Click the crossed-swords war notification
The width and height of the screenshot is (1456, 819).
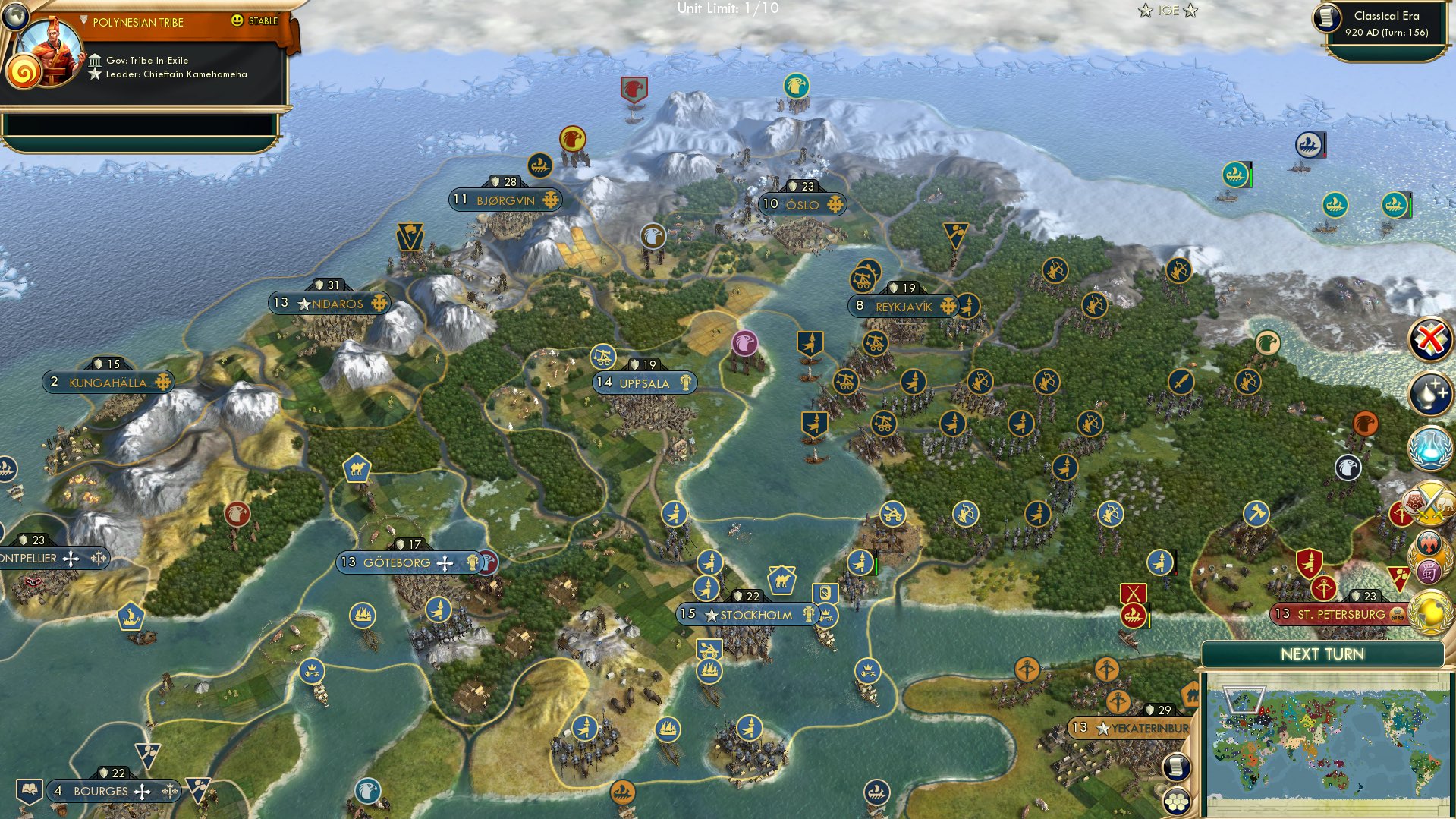[1429, 503]
